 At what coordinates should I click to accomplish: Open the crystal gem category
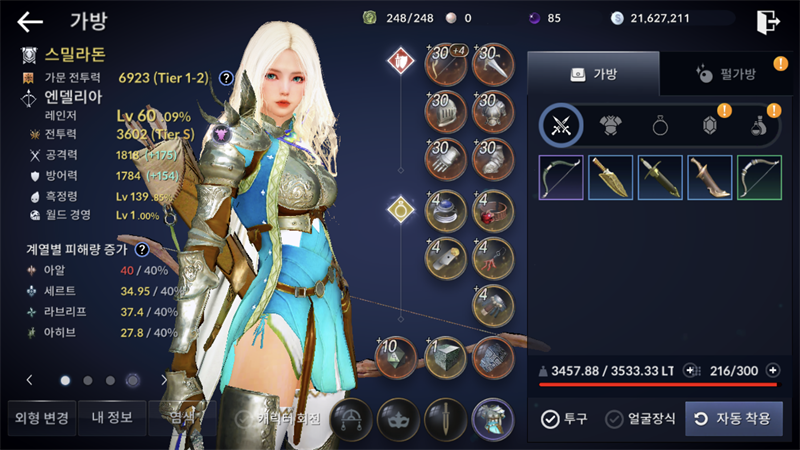[710, 125]
